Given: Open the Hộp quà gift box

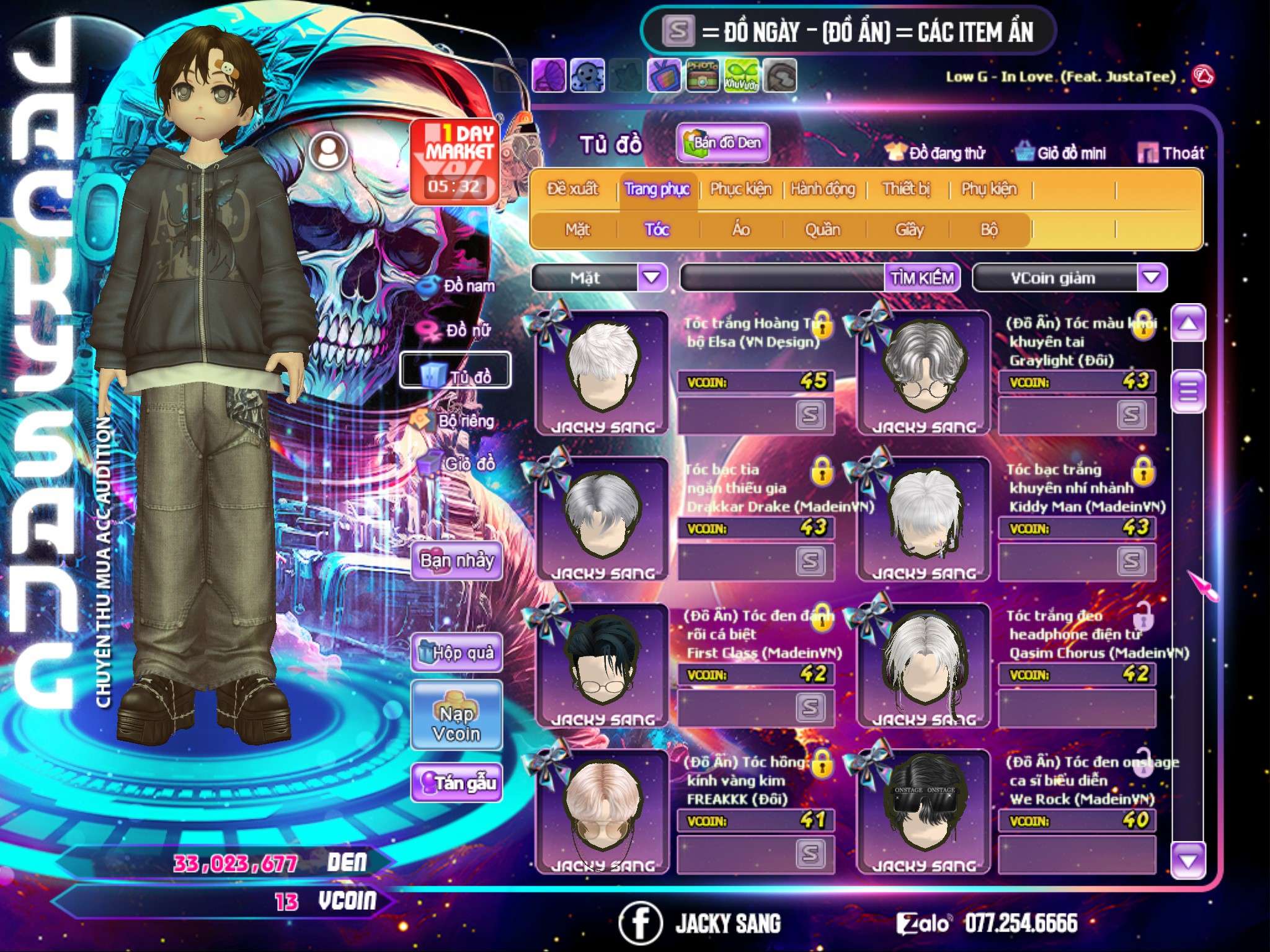Looking at the screenshot, I should pos(457,653).
